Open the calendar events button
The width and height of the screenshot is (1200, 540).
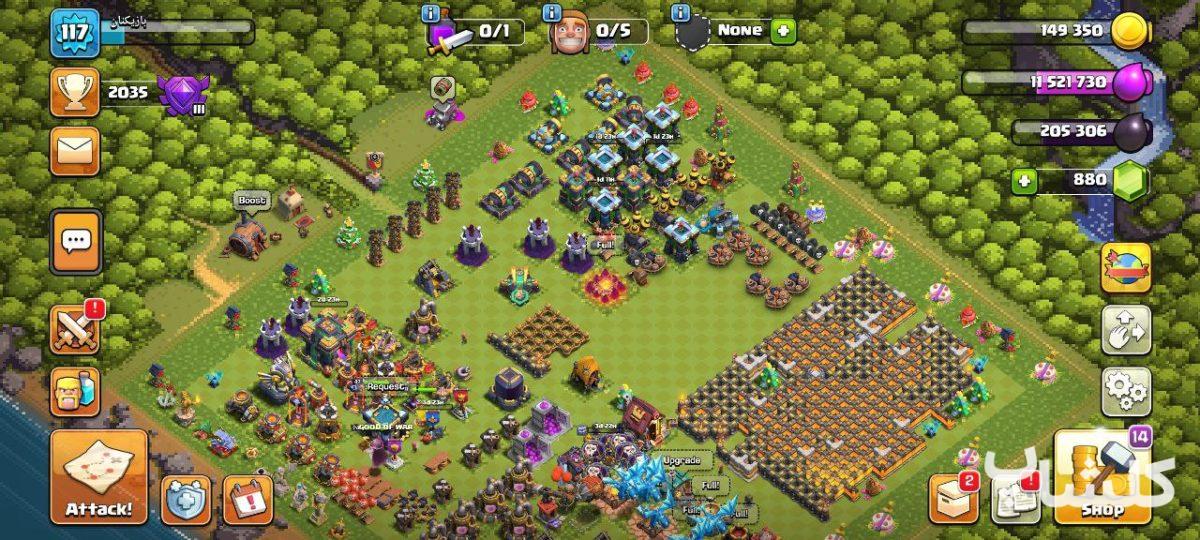click(248, 498)
